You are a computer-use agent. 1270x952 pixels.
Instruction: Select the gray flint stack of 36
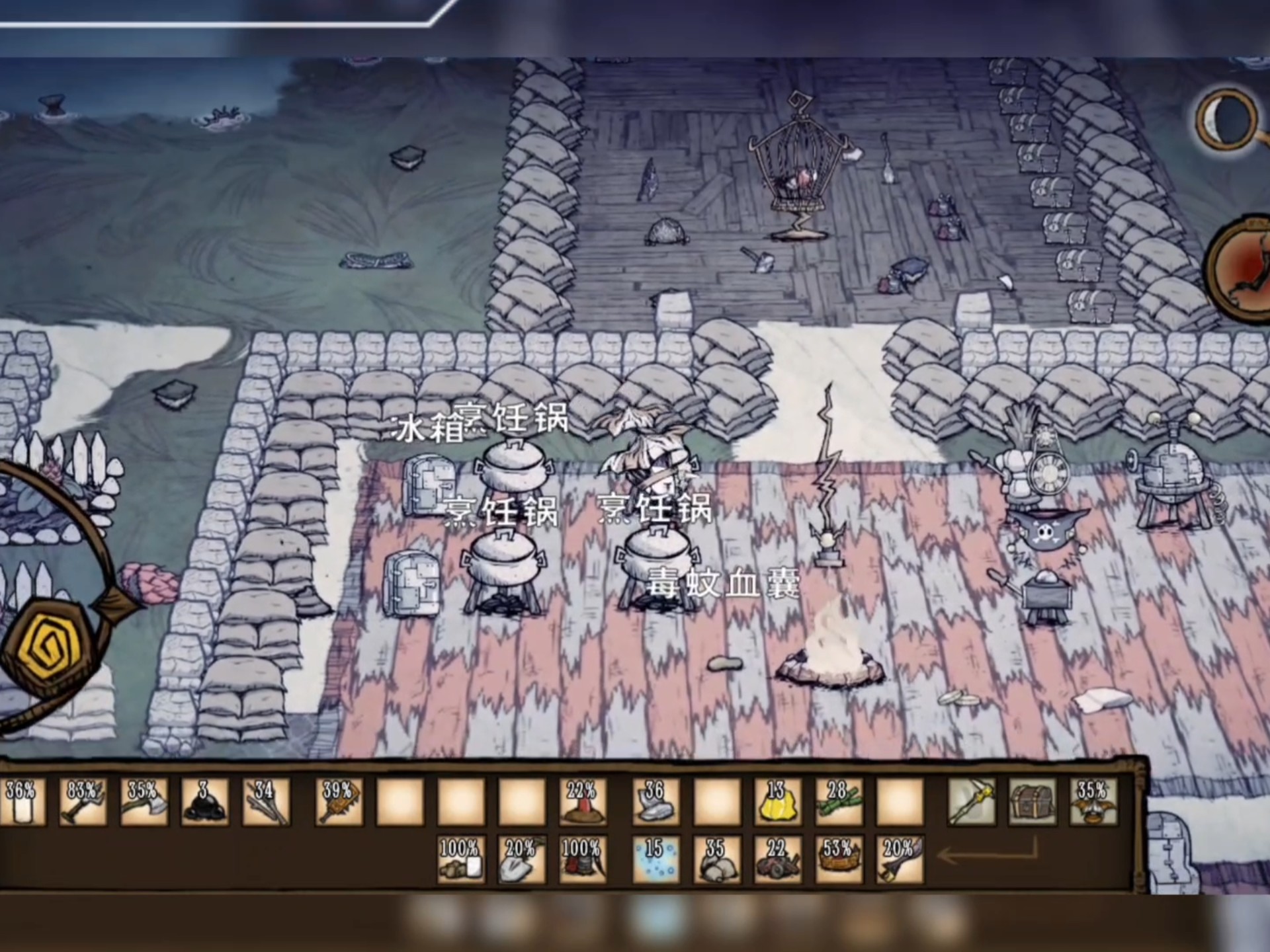tap(655, 801)
